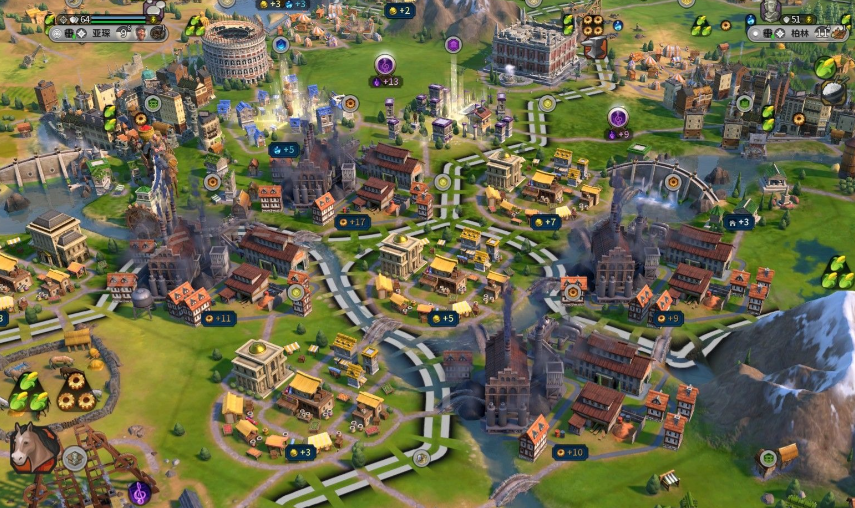This screenshot has height=508, width=855.
Task: Open the production icon on the 亚琛 banner
Action: [x=160, y=33]
